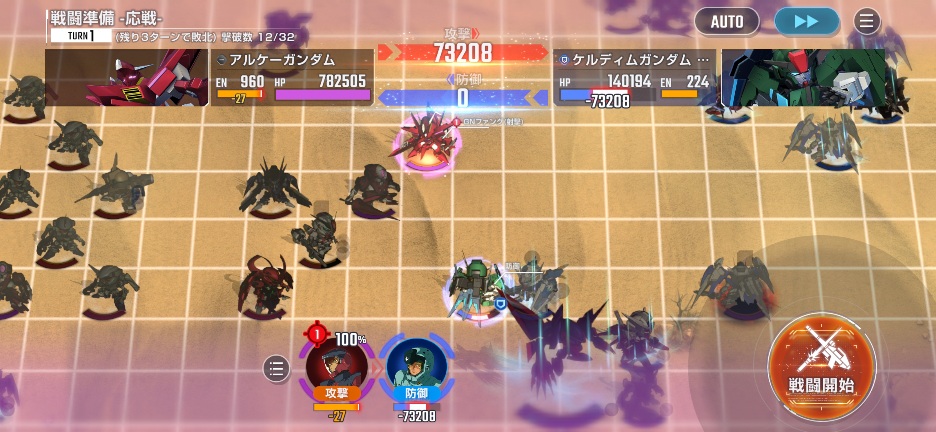Select the defender pilot portrait labeled 防御
936x432 pixels.
click(x=416, y=368)
